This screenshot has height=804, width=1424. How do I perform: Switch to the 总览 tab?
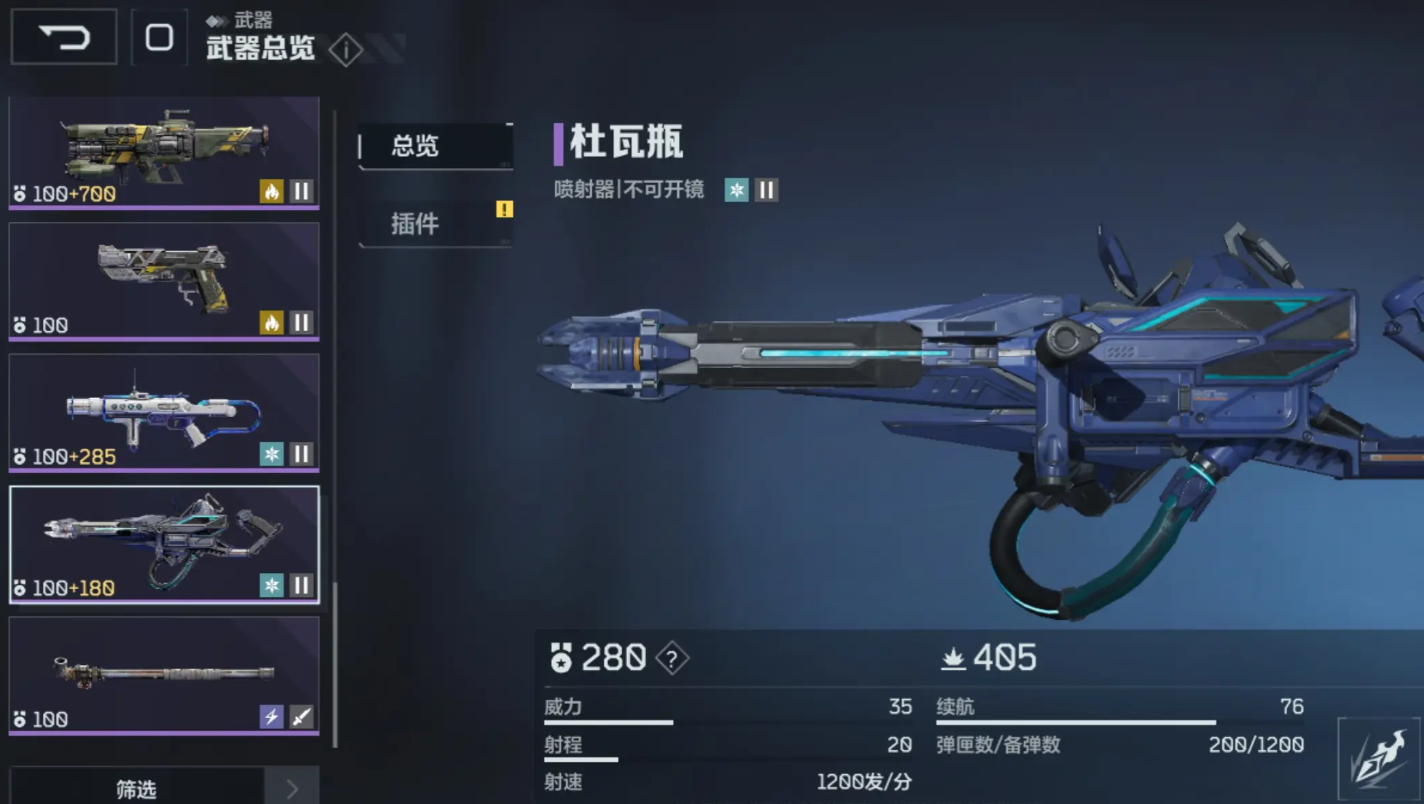click(435, 146)
